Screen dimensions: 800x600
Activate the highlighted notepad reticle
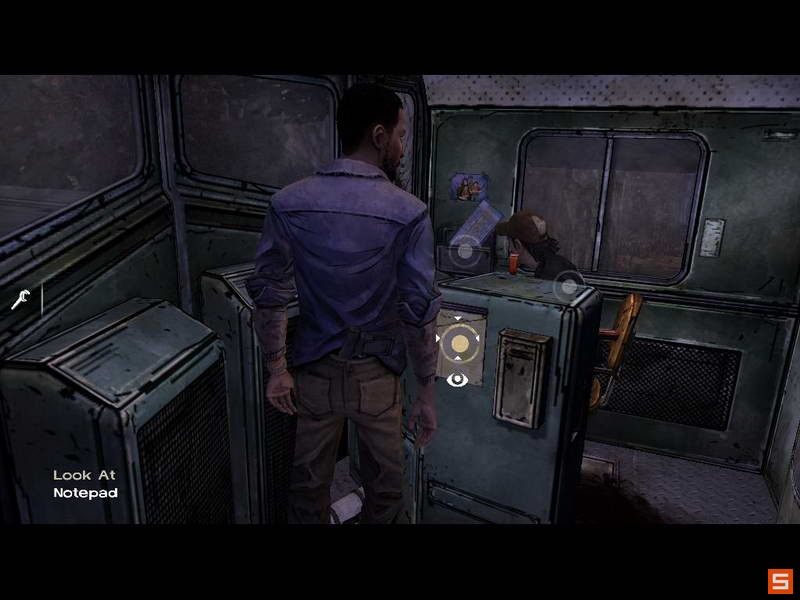459,345
